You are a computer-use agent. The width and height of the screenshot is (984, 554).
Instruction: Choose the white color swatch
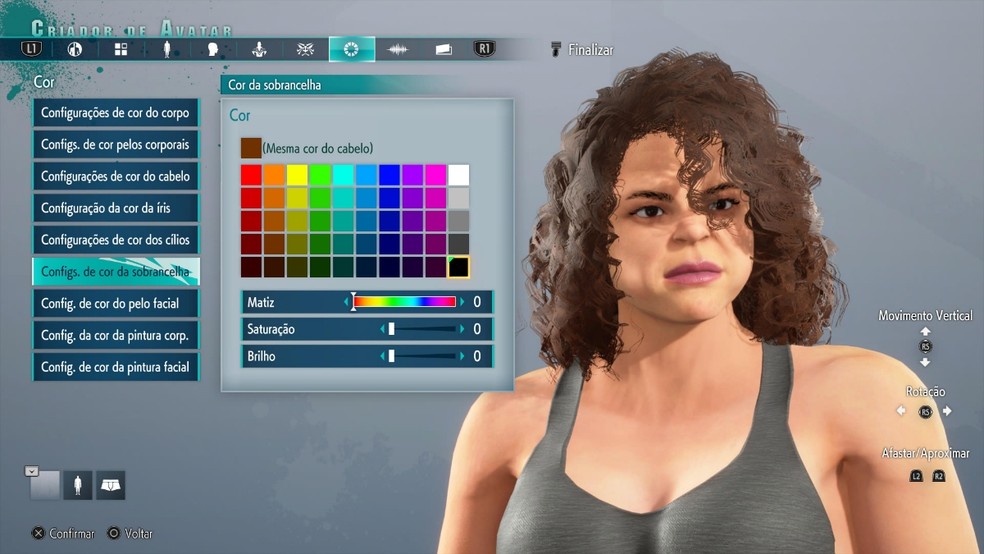(x=459, y=175)
